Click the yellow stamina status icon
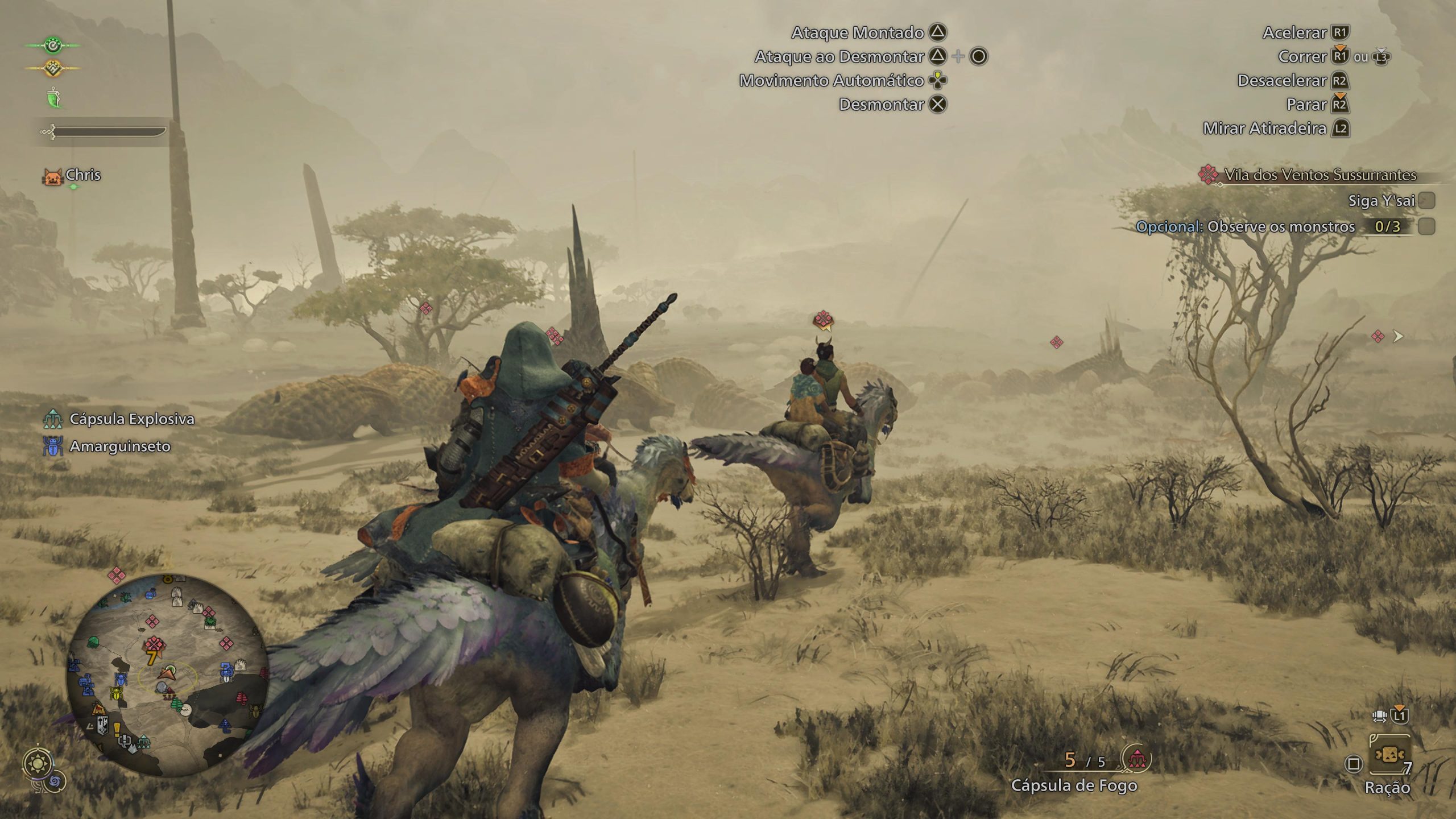1456x819 pixels. (x=52, y=68)
